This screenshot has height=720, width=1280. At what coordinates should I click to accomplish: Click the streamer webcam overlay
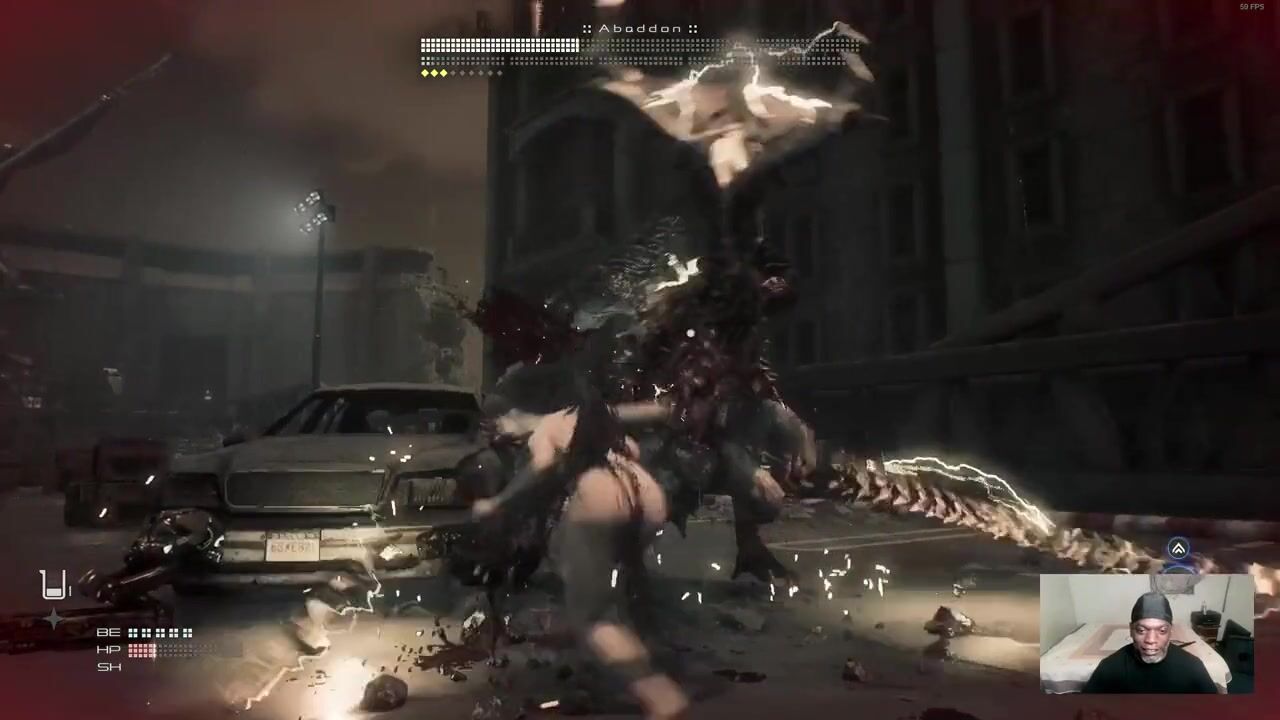pyautogui.click(x=1146, y=634)
